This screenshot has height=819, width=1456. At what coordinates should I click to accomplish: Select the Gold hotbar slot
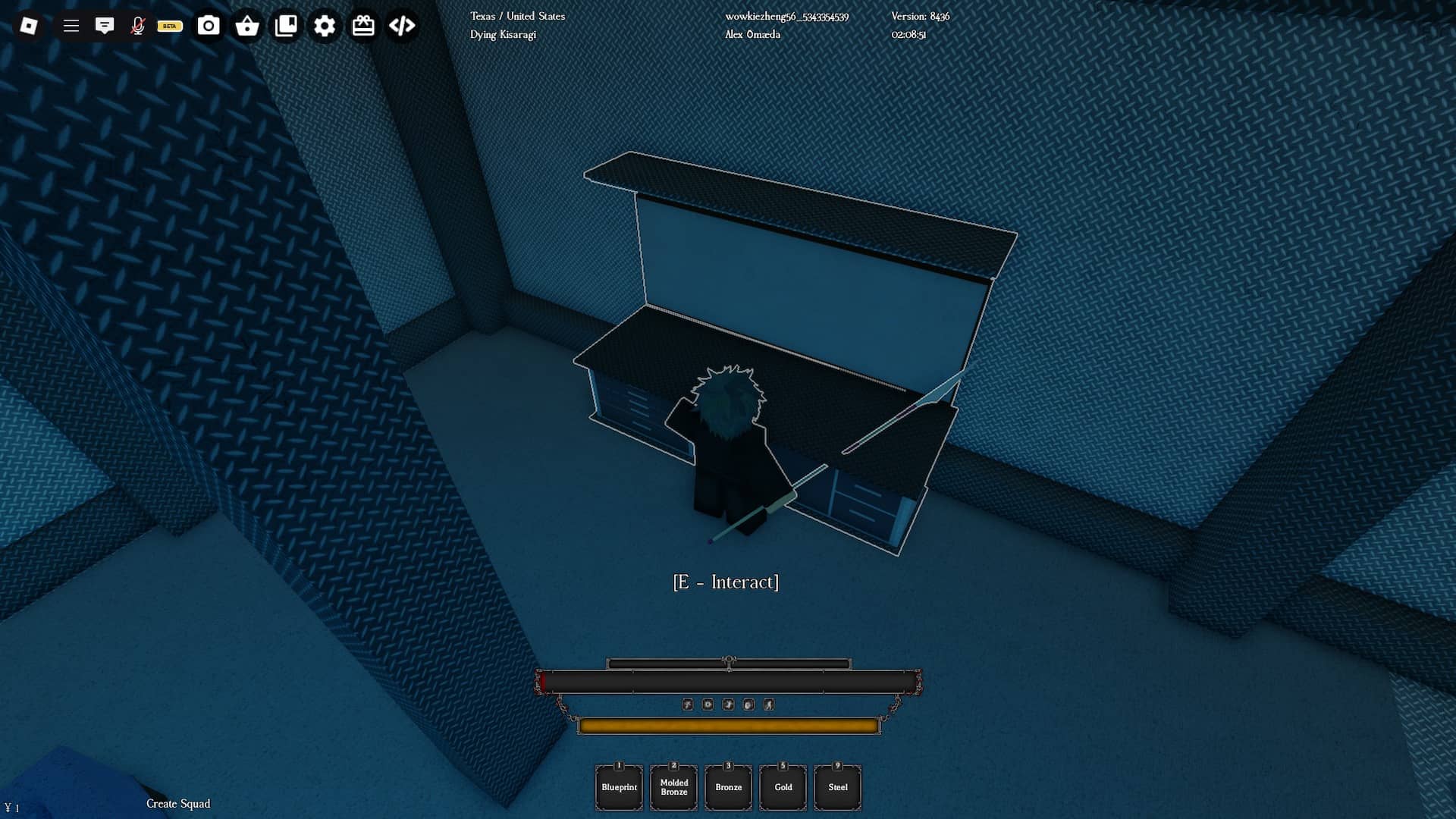point(783,787)
